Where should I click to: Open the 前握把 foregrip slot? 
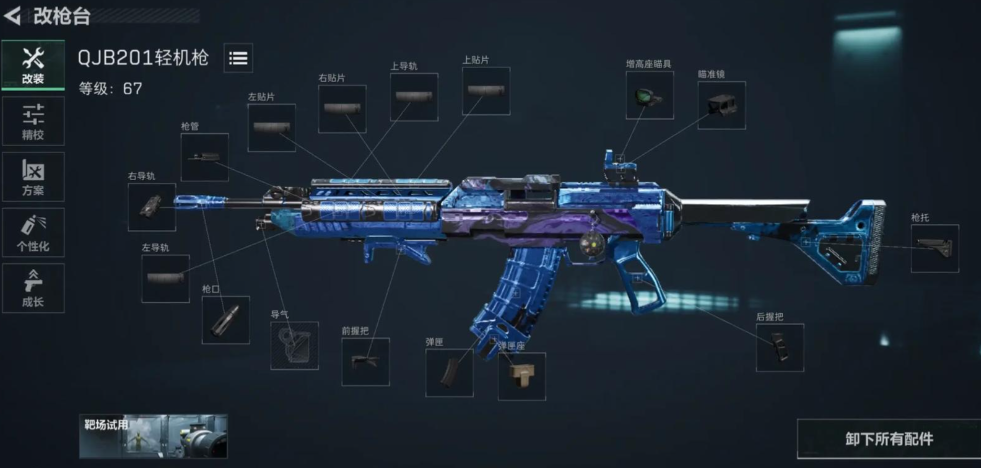(365, 361)
